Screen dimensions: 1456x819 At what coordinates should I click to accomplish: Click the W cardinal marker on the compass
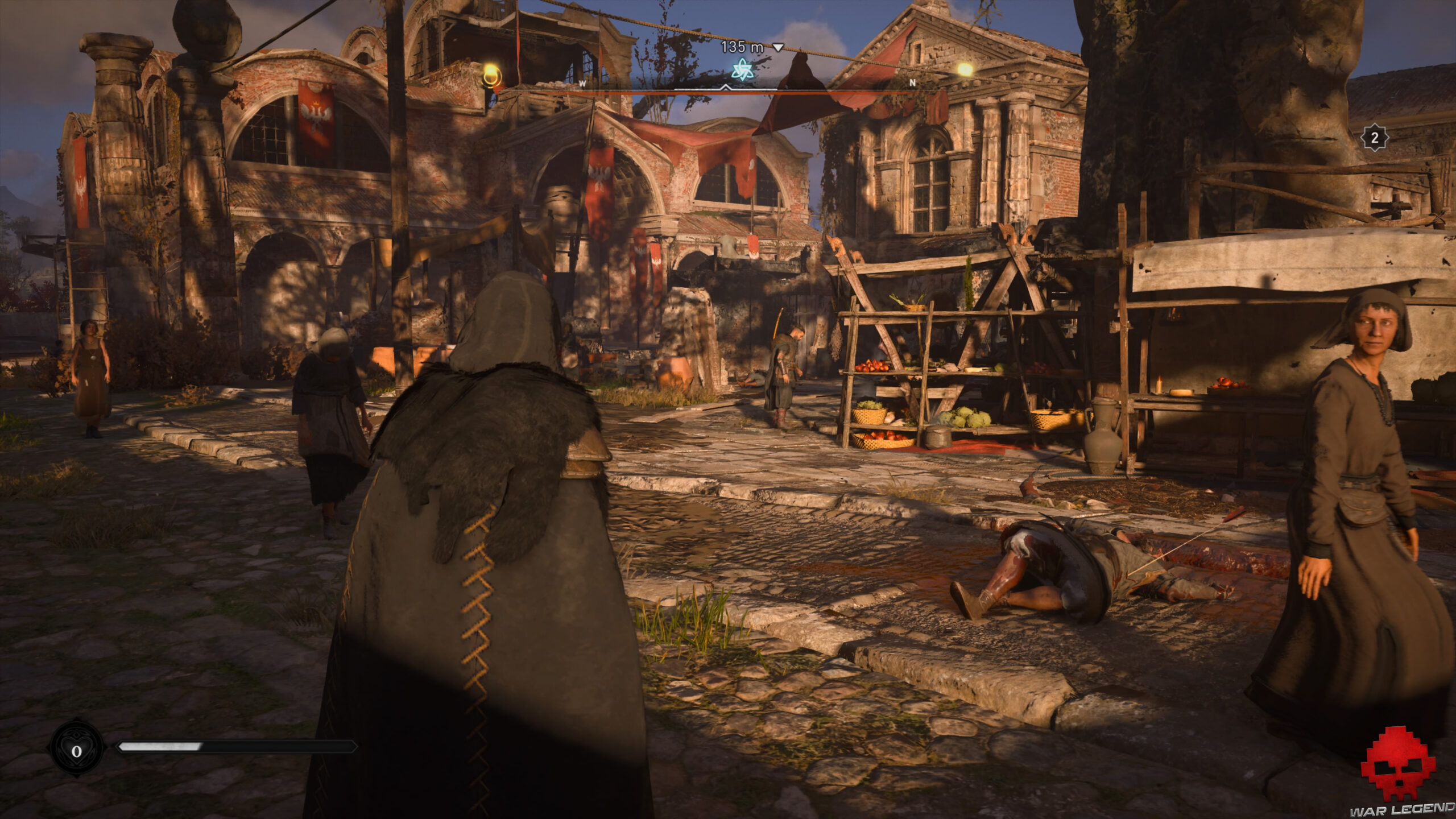coord(581,83)
